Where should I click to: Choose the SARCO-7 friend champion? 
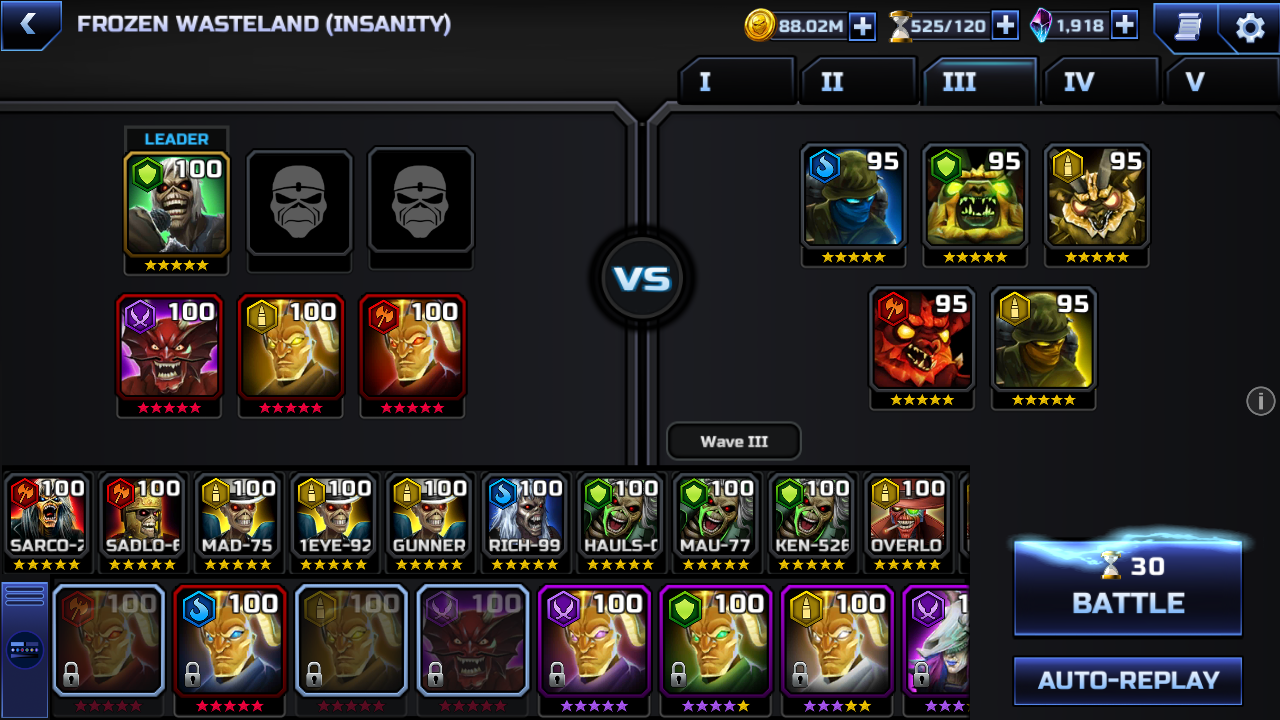click(47, 518)
